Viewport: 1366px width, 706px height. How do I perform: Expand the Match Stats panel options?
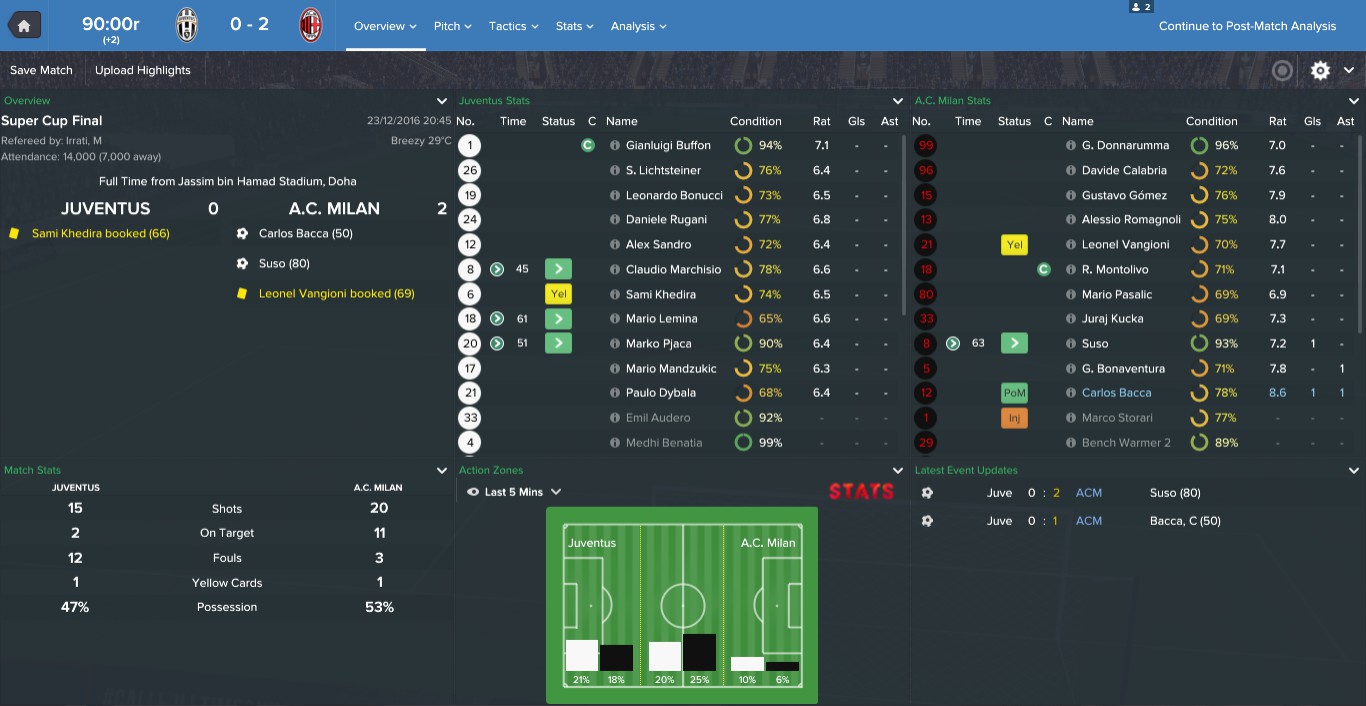(442, 470)
